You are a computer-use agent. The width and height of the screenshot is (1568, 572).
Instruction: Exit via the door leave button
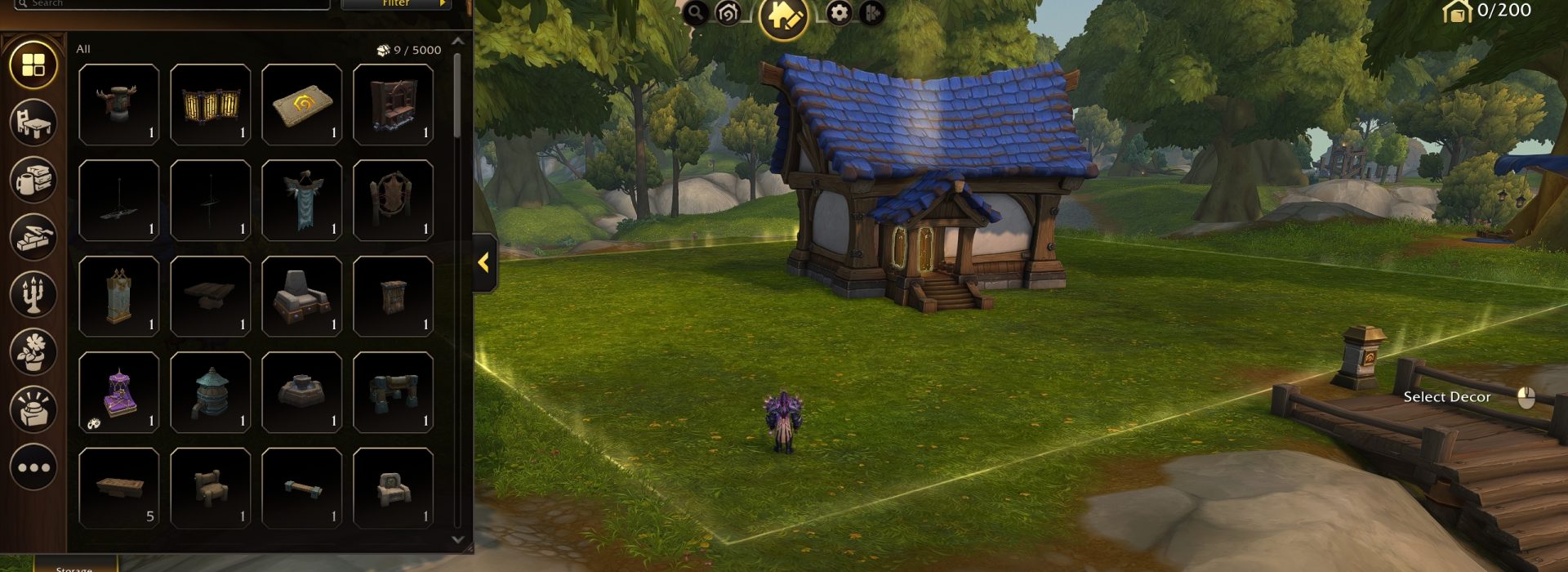point(871,13)
